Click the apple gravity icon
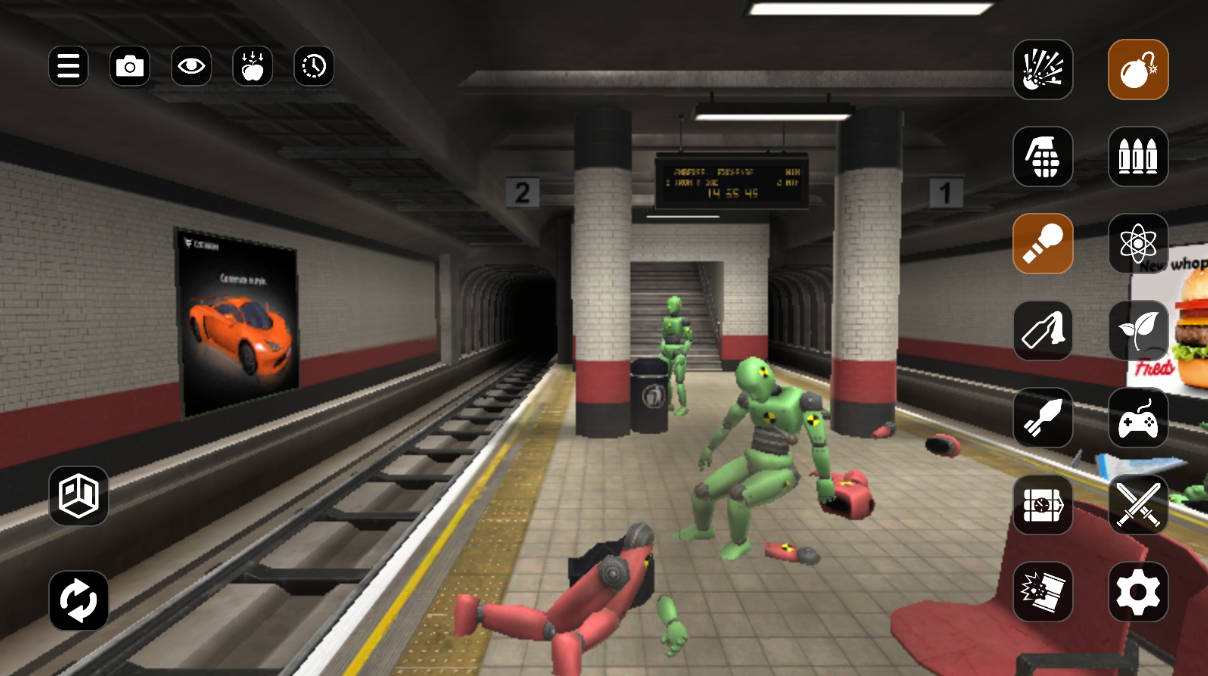 click(x=252, y=67)
